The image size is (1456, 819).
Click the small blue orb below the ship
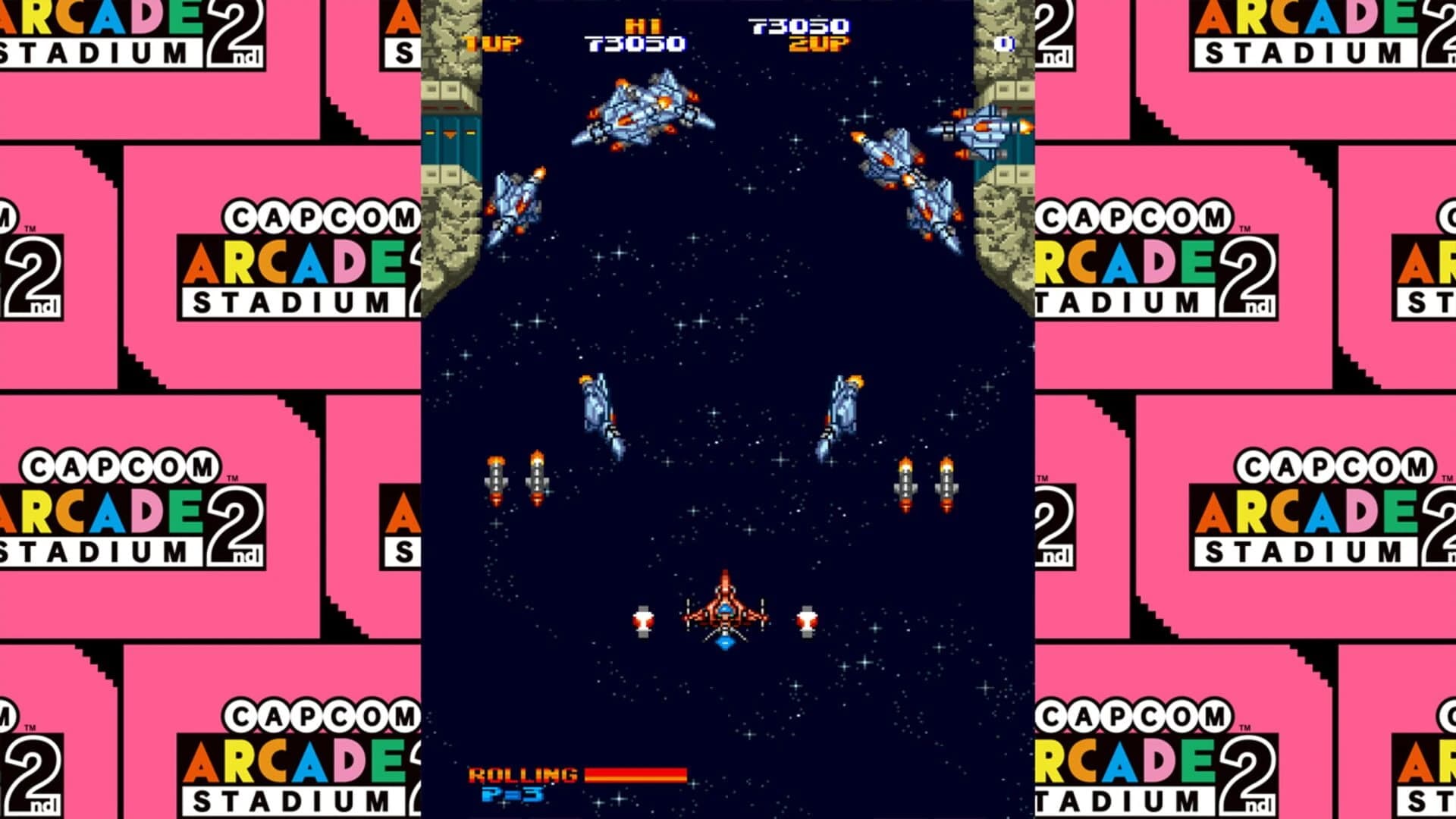tap(726, 642)
